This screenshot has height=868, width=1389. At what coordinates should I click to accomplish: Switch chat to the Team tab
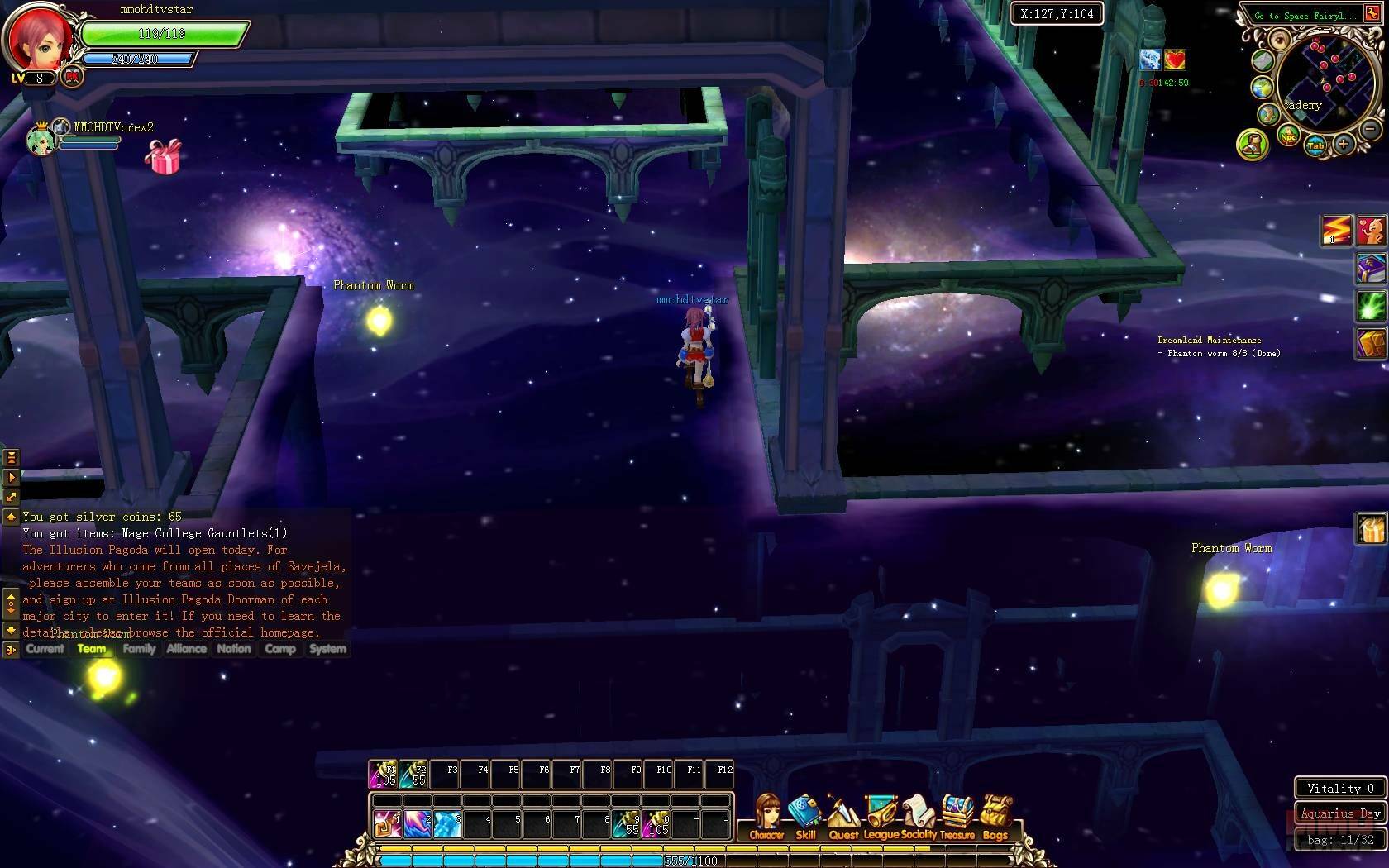[92, 649]
